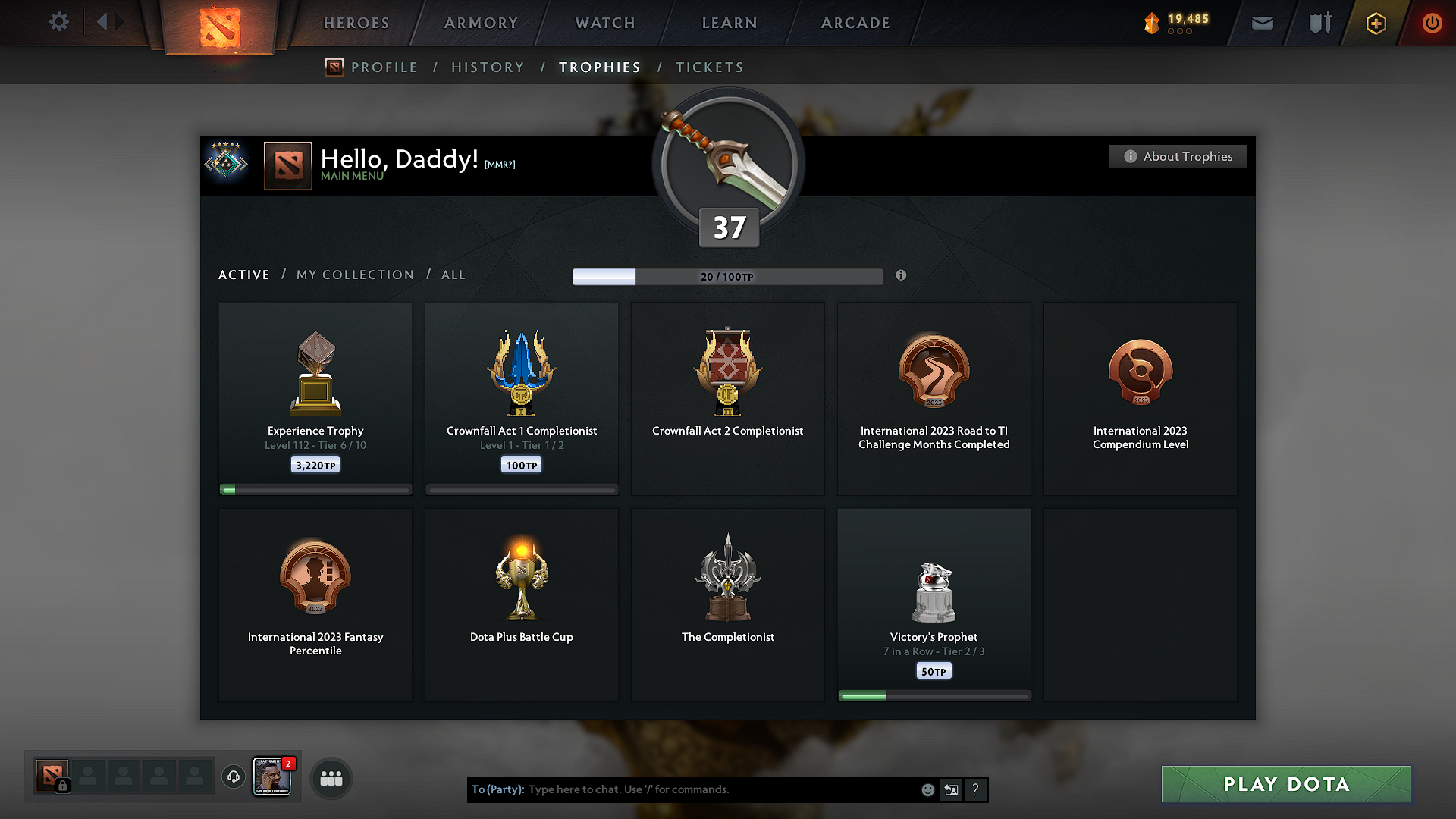Click the back navigation arrow
This screenshot has width=1456, height=819.
pyautogui.click(x=101, y=22)
